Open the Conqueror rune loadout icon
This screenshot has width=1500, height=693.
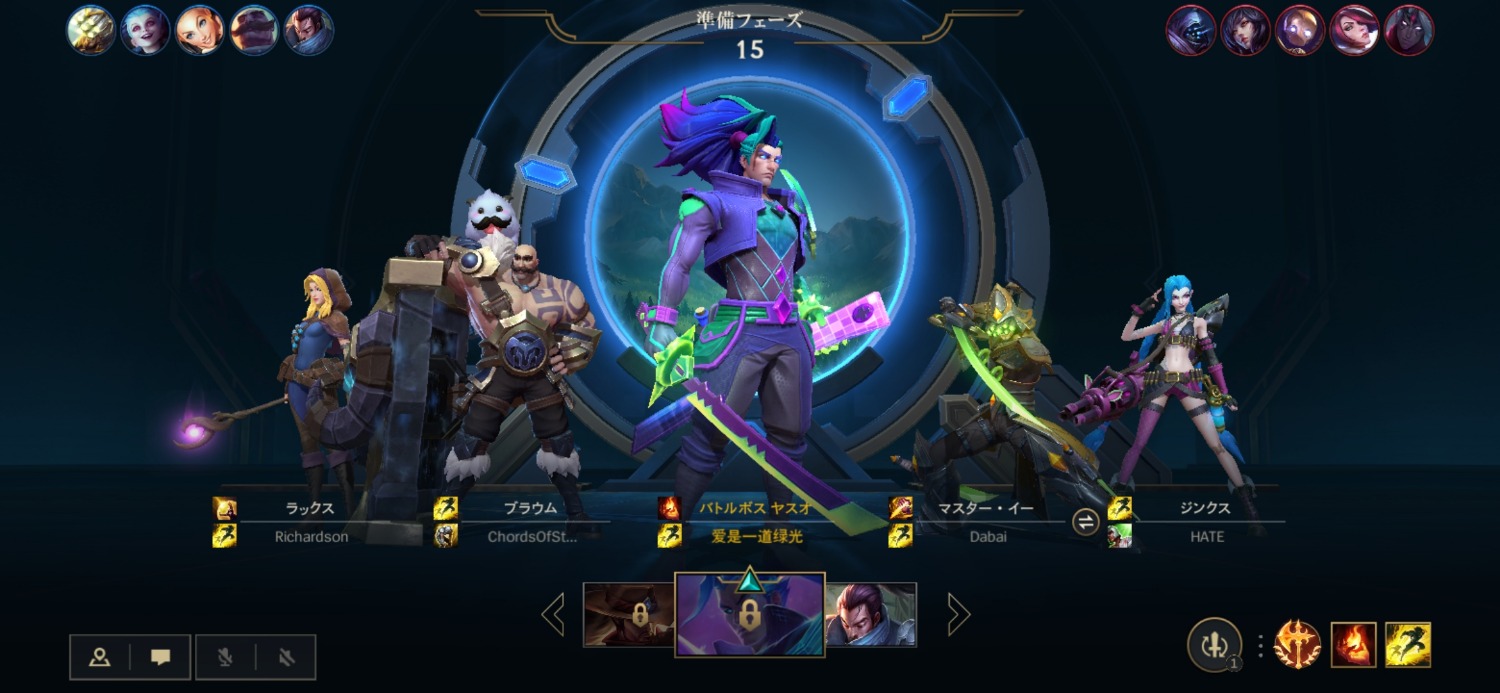point(1298,645)
